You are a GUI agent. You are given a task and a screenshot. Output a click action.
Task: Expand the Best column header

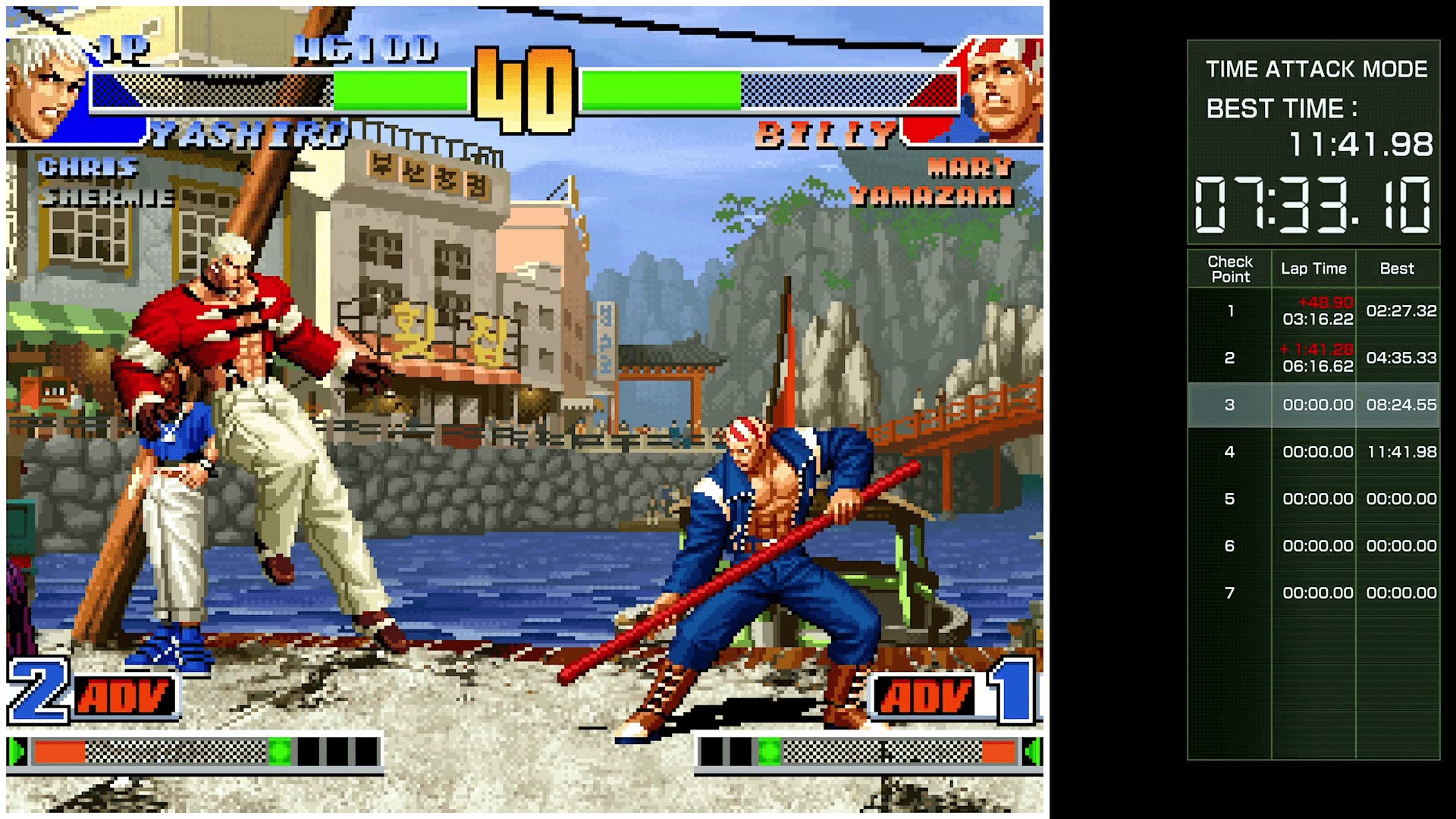click(1398, 268)
